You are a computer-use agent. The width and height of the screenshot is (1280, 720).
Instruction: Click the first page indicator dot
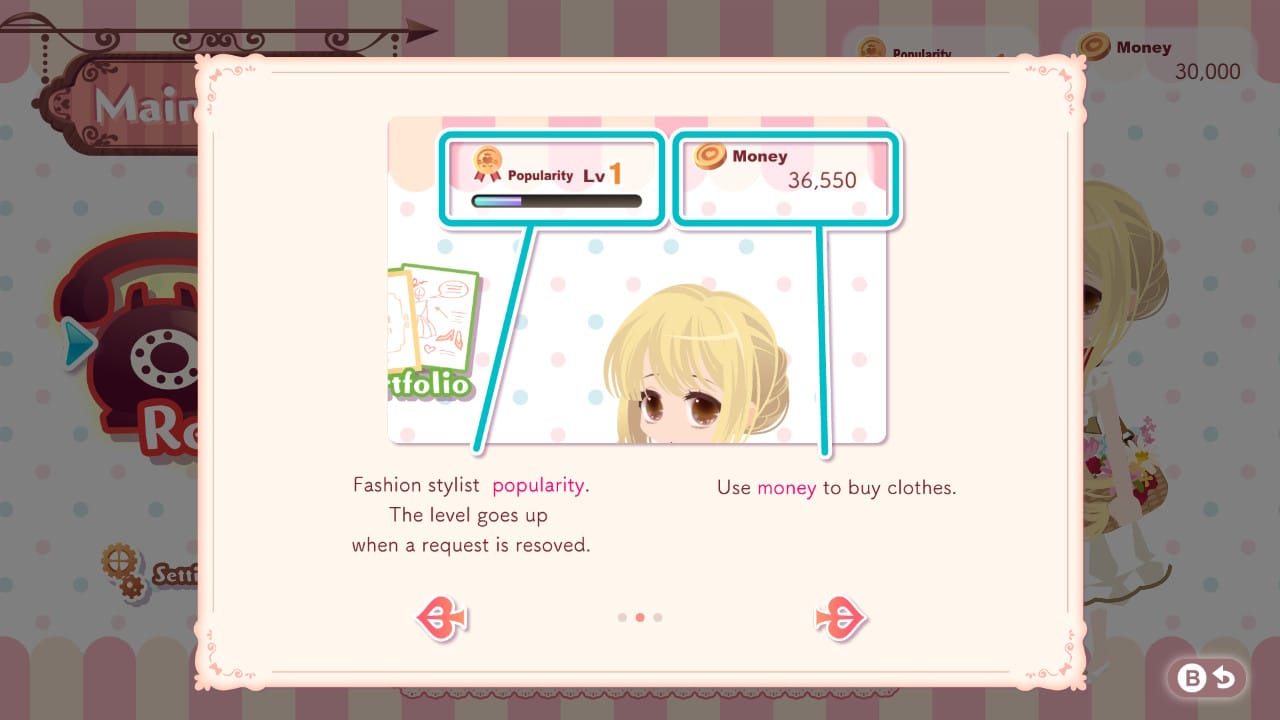coord(623,617)
